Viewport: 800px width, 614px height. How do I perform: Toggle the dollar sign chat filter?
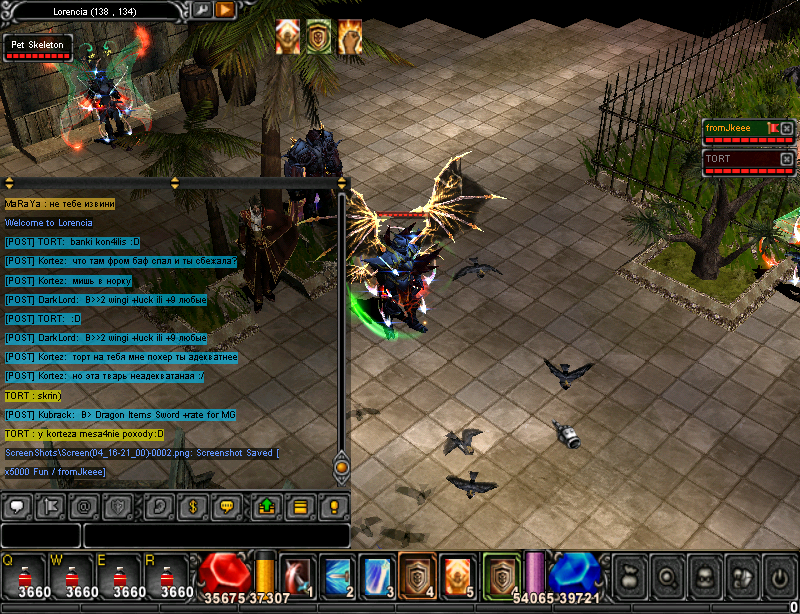(196, 506)
